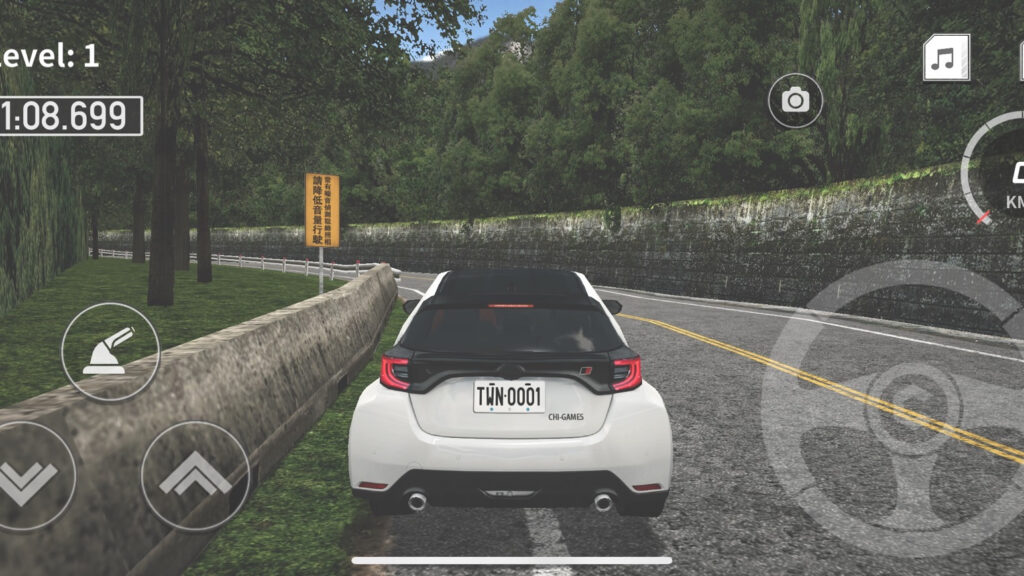This screenshot has height=576, width=1024.
Task: Tap the handbrake button
Action: coord(110,352)
